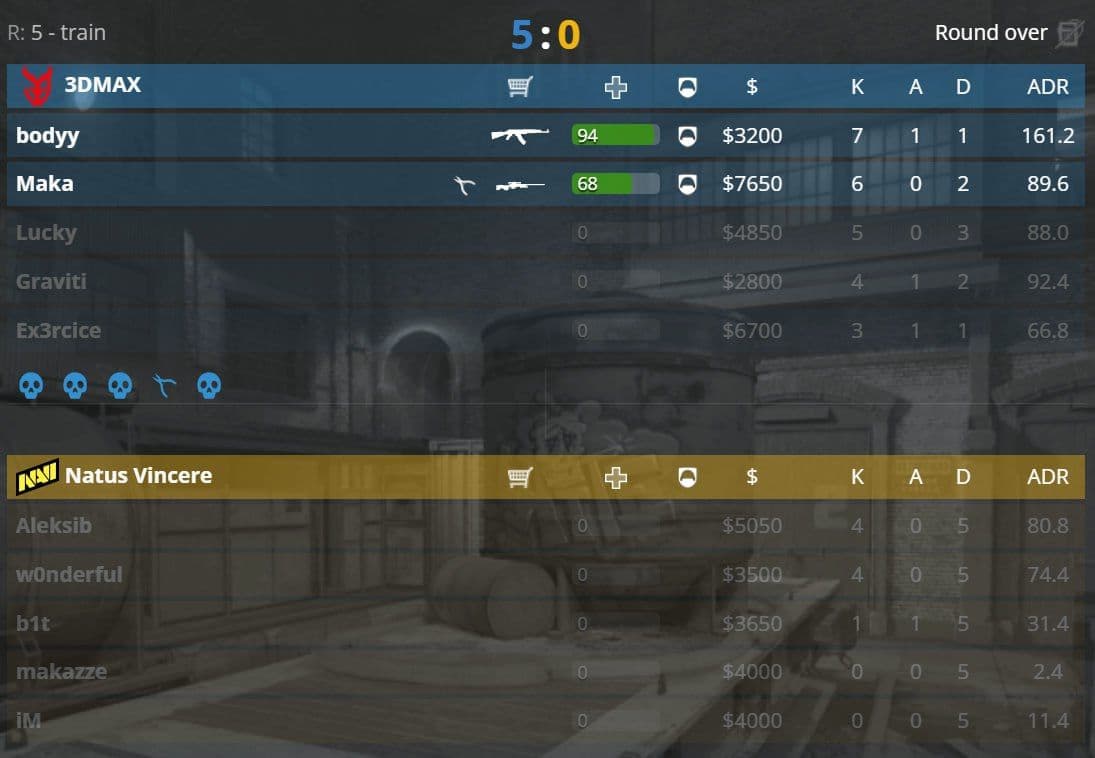Select bodyy's player row

pos(48,135)
